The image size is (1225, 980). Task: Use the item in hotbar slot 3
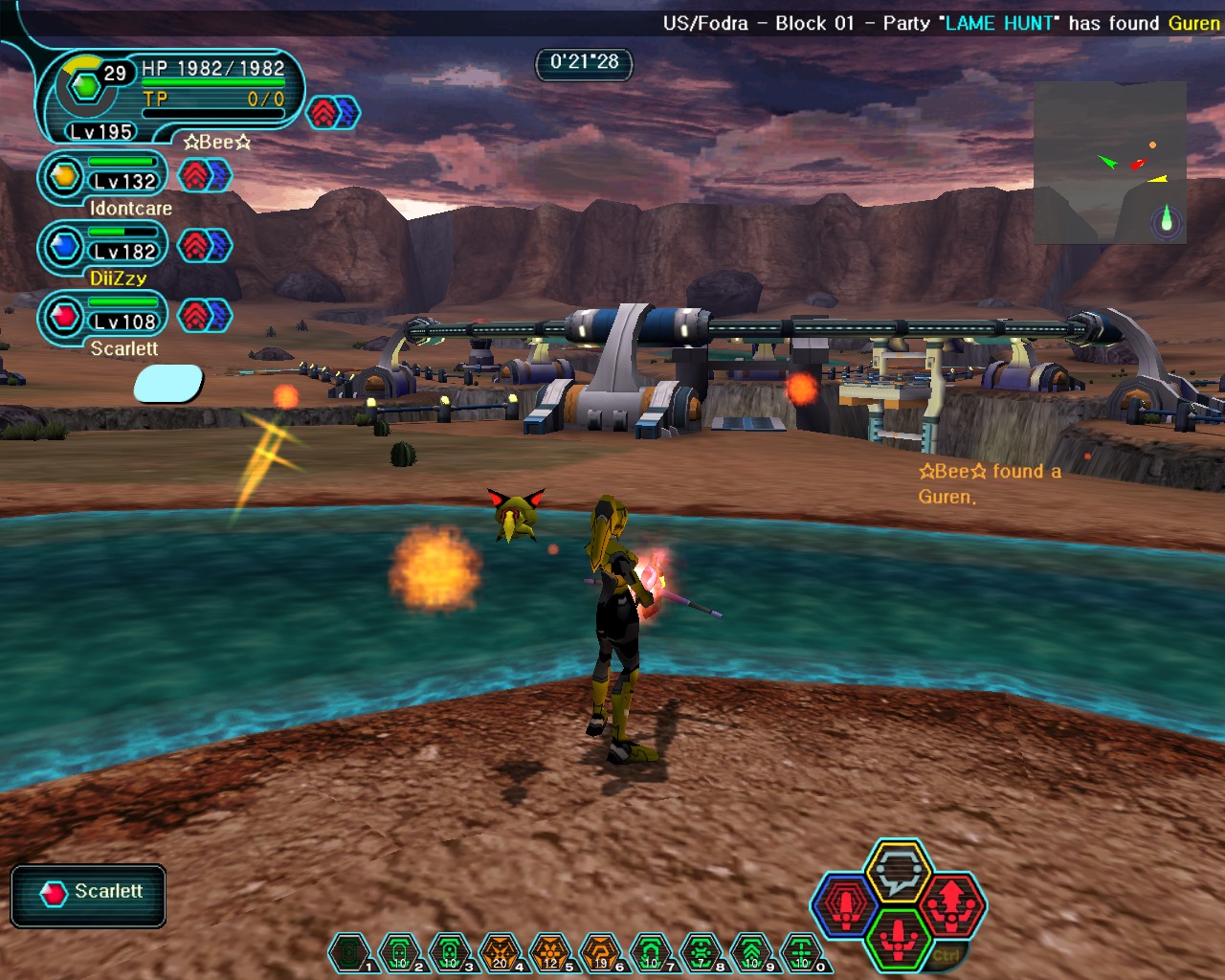450,953
